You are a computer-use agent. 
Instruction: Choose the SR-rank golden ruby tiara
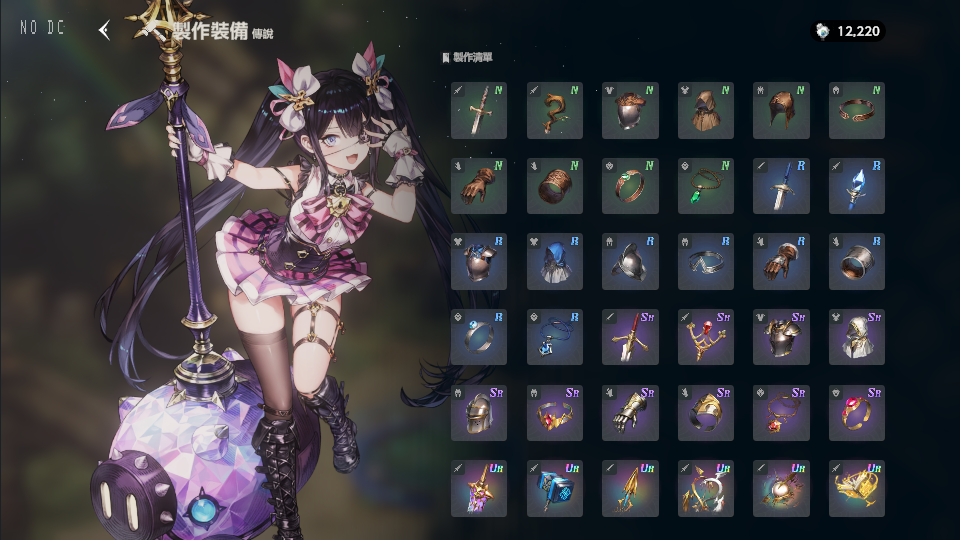coord(555,413)
